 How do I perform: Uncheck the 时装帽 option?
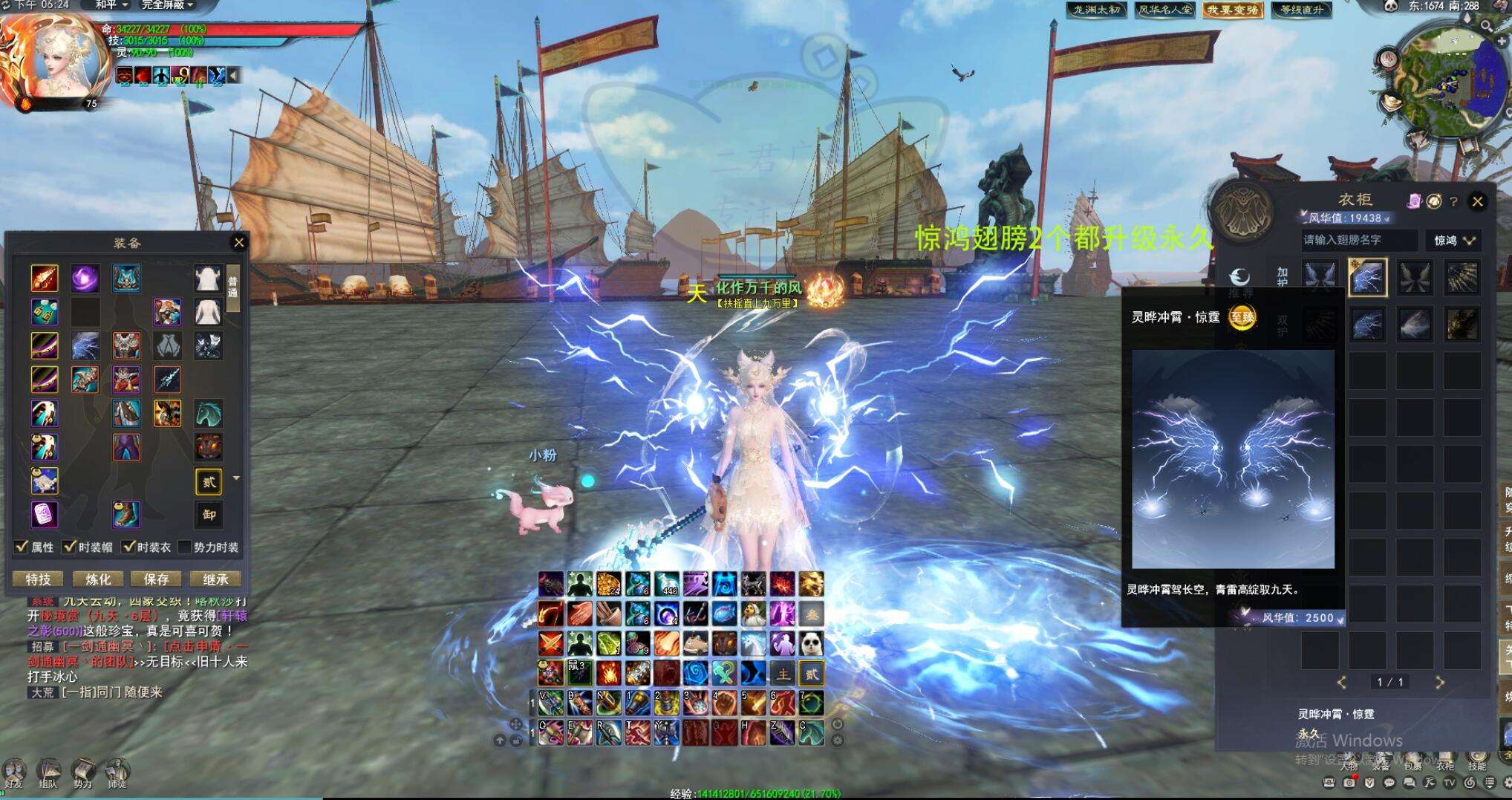click(x=71, y=547)
